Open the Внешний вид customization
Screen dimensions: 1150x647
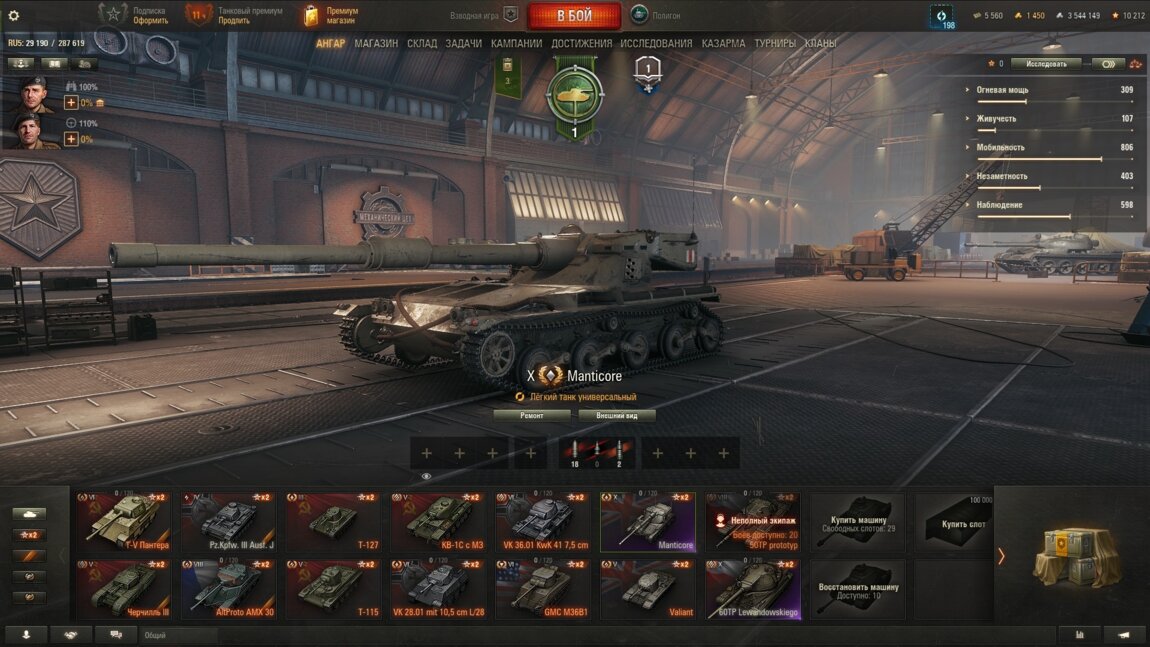617,415
